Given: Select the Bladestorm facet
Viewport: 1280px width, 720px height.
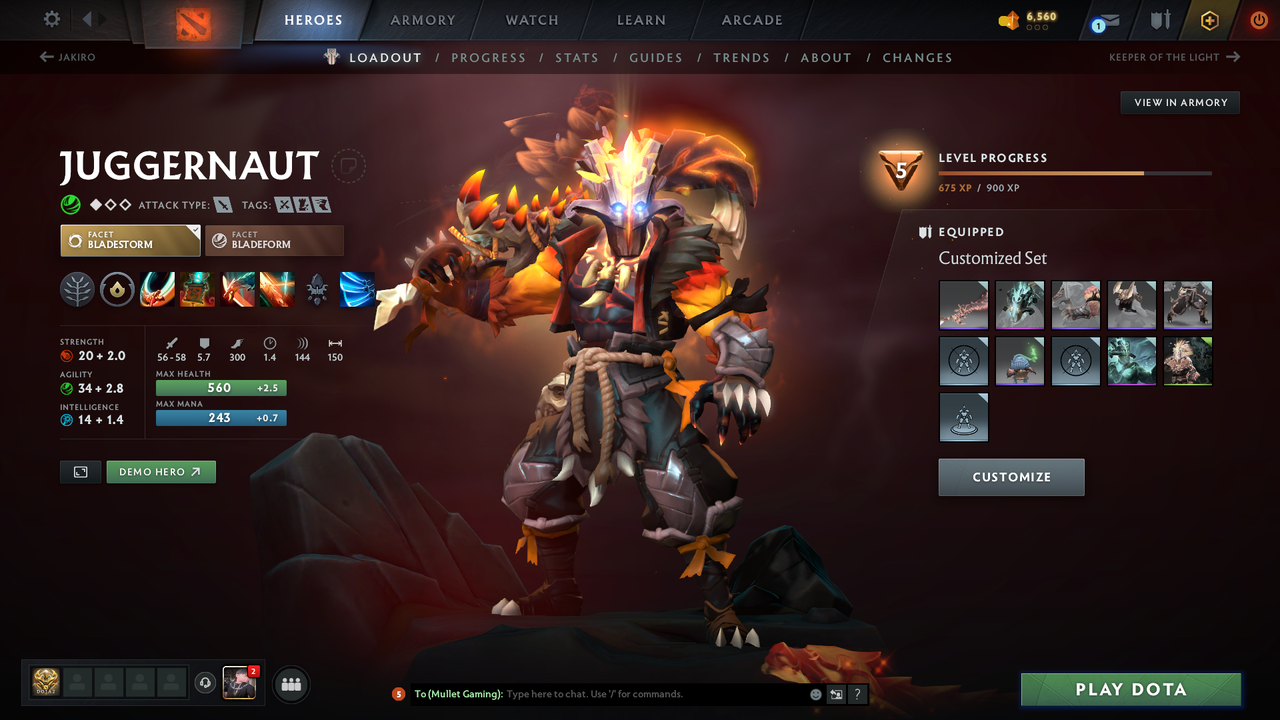Looking at the screenshot, I should 130,240.
